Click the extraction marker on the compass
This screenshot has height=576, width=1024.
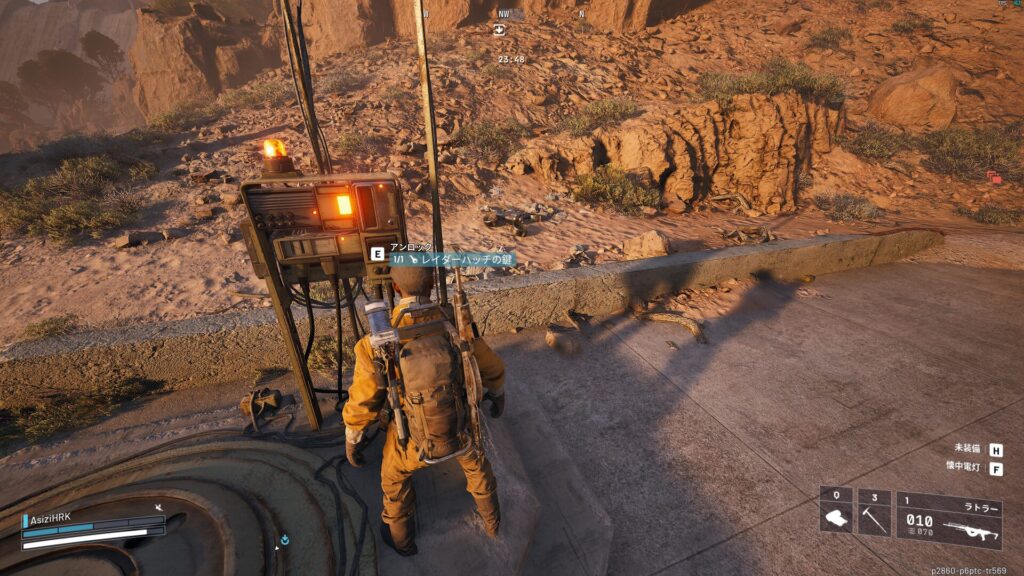click(499, 30)
